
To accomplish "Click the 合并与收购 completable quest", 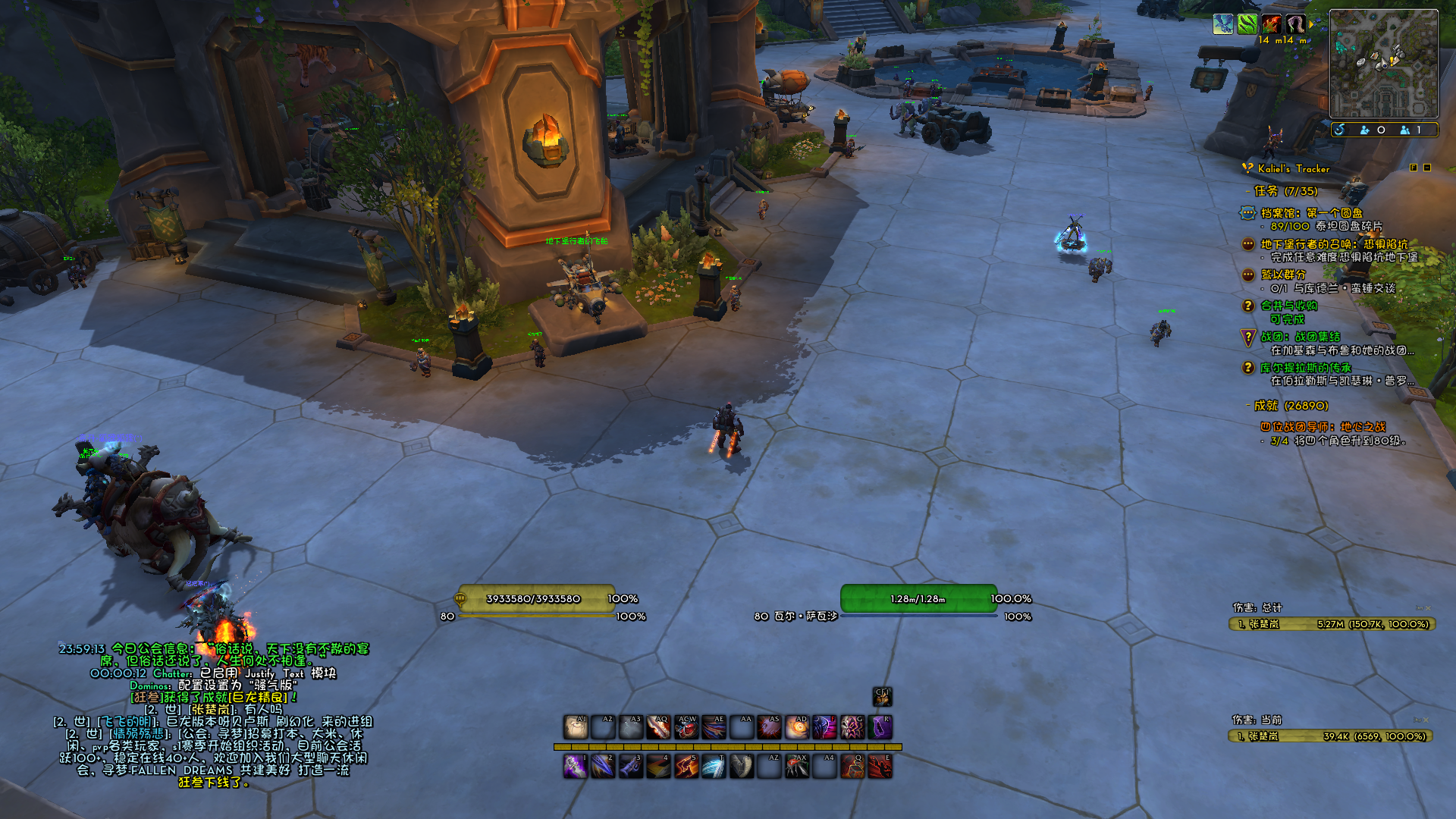I will pos(1288,306).
